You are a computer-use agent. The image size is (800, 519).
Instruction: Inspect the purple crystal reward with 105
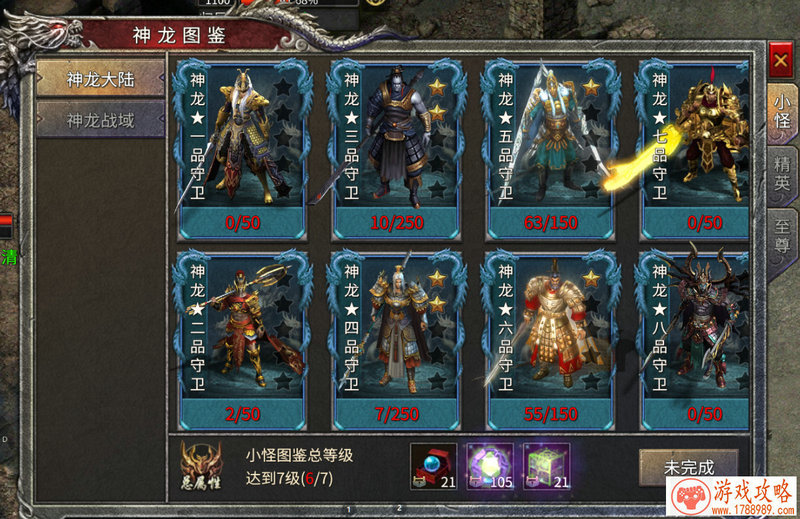point(490,466)
